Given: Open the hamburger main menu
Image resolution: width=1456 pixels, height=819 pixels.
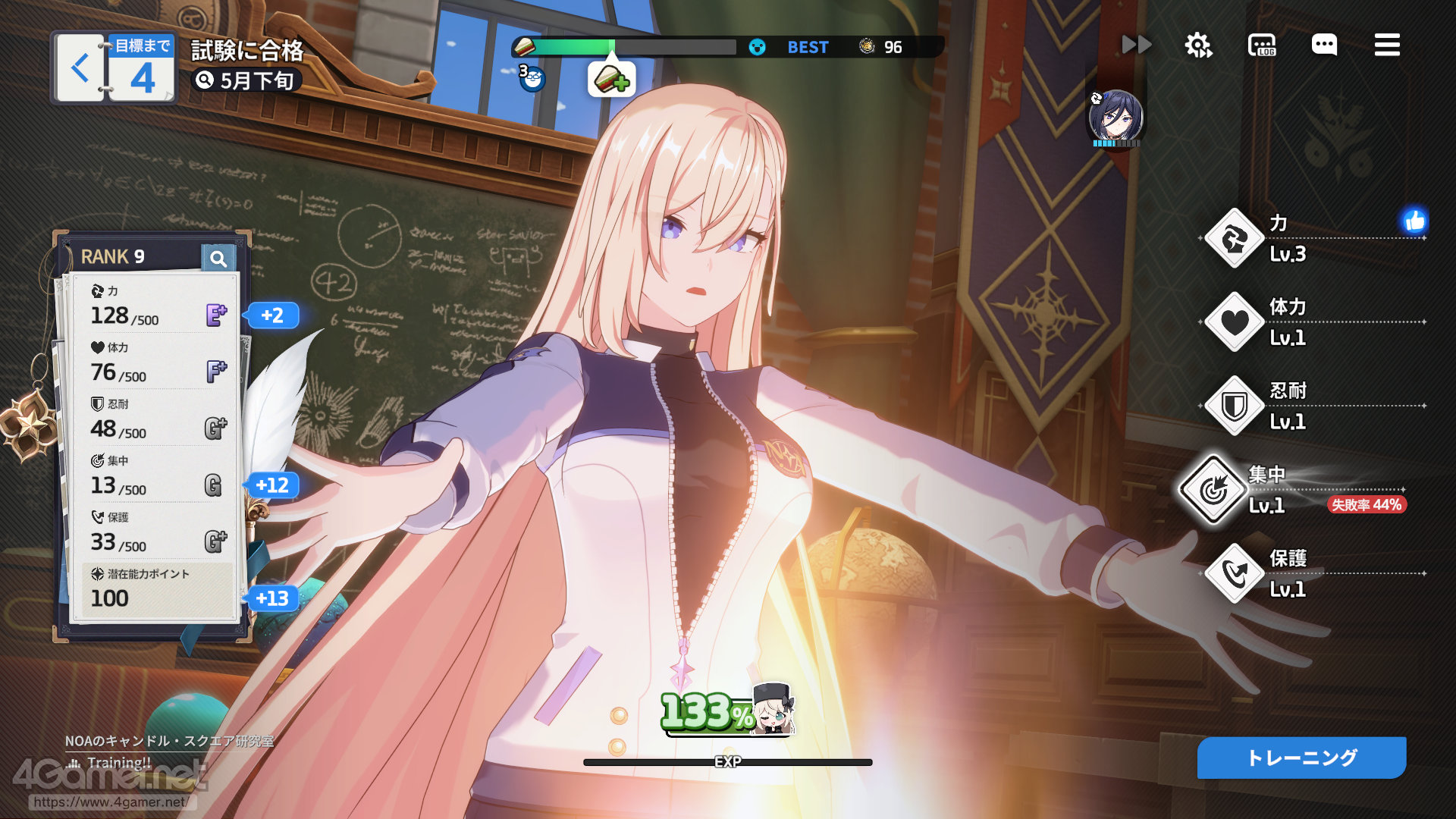Looking at the screenshot, I should point(1387,45).
